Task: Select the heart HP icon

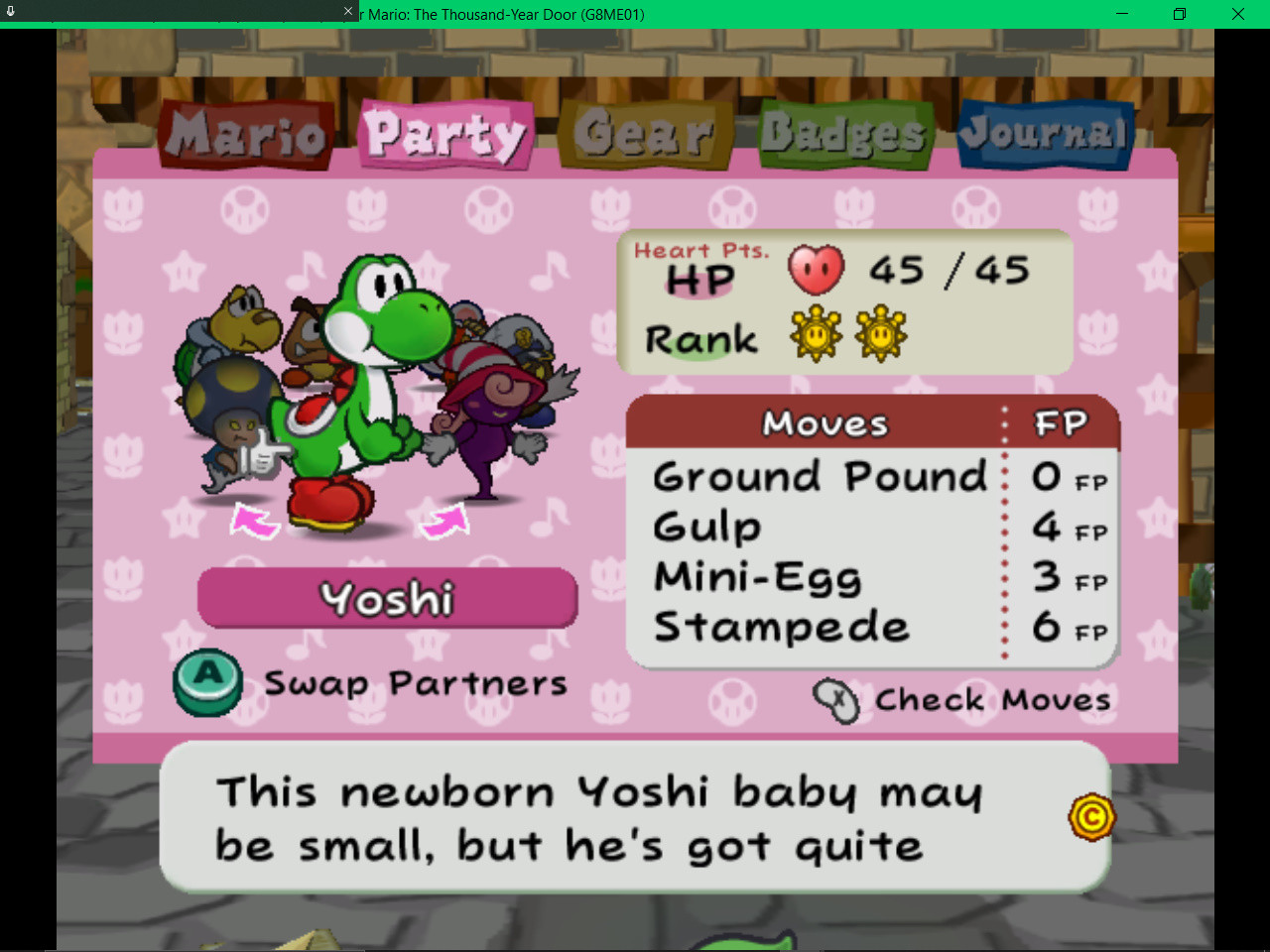Action: click(x=816, y=270)
